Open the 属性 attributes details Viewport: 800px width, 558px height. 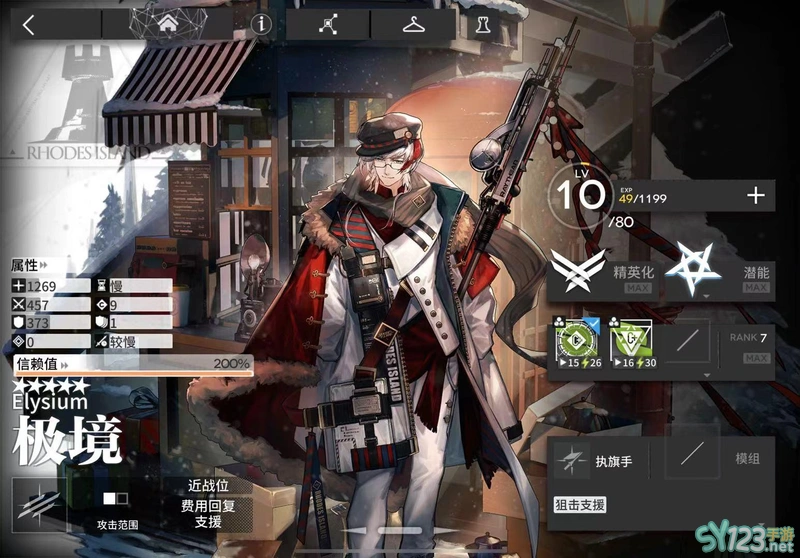pyautogui.click(x=28, y=266)
